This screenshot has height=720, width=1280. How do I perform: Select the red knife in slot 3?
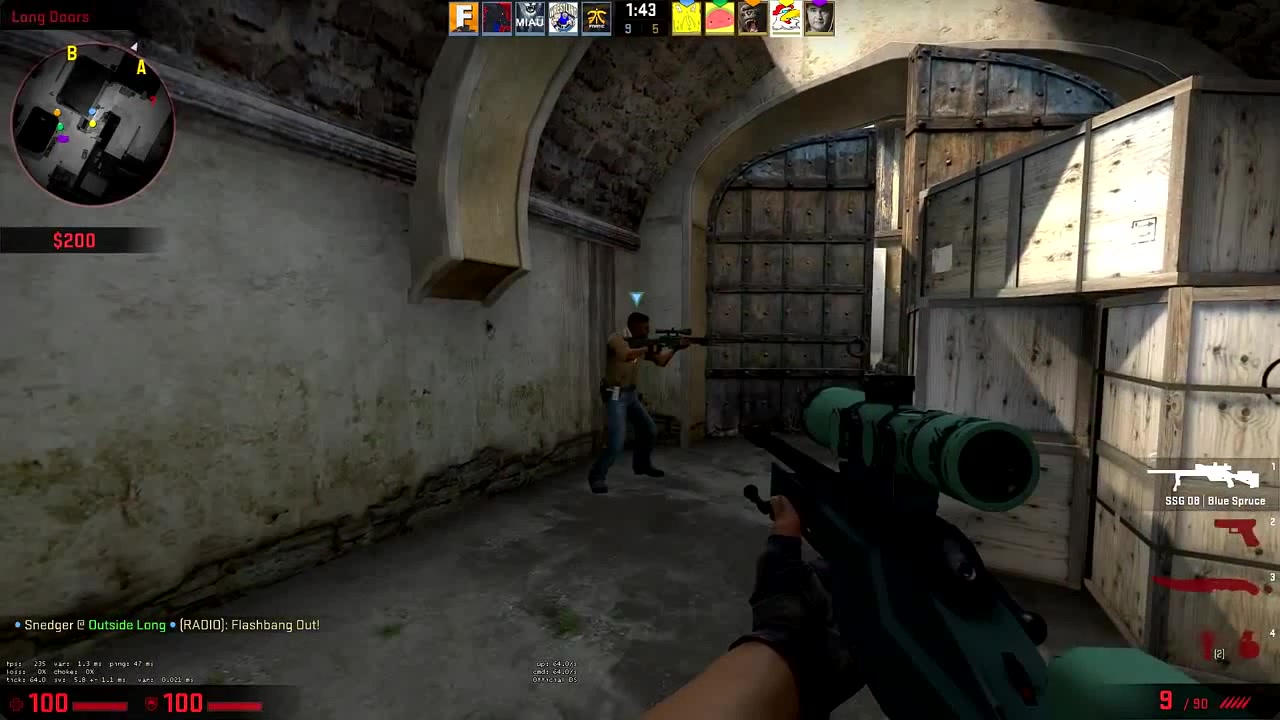tap(1207, 585)
